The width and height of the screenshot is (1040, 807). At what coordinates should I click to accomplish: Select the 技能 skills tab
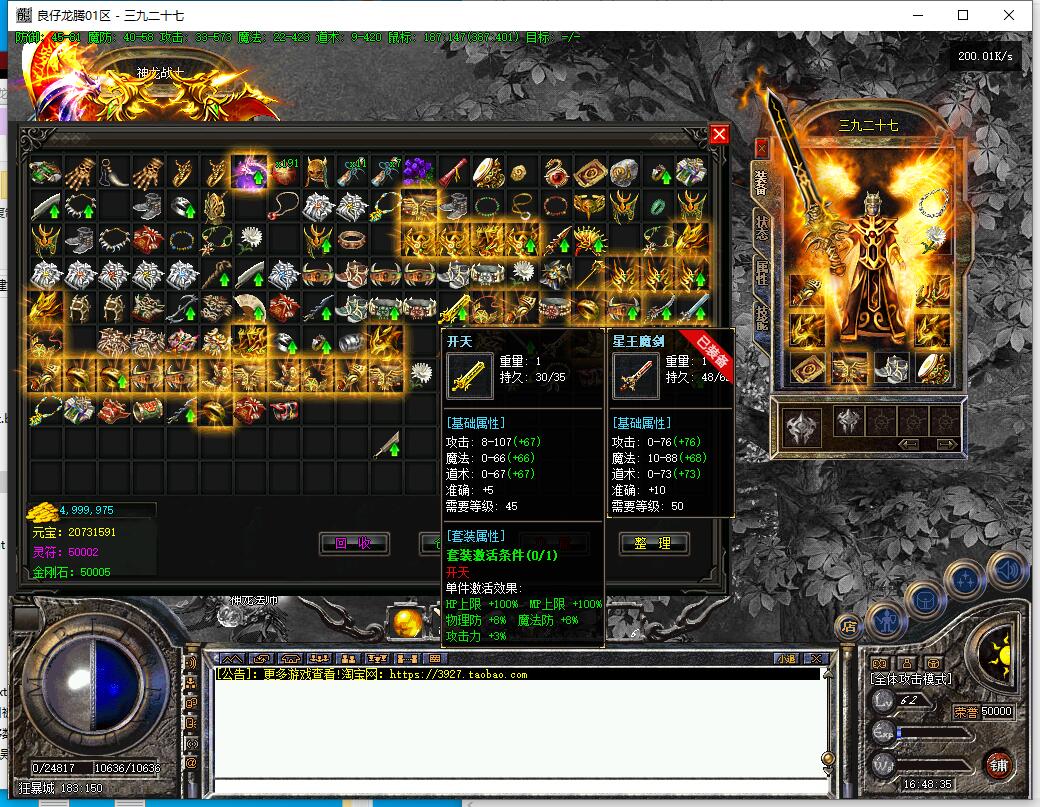(761, 318)
